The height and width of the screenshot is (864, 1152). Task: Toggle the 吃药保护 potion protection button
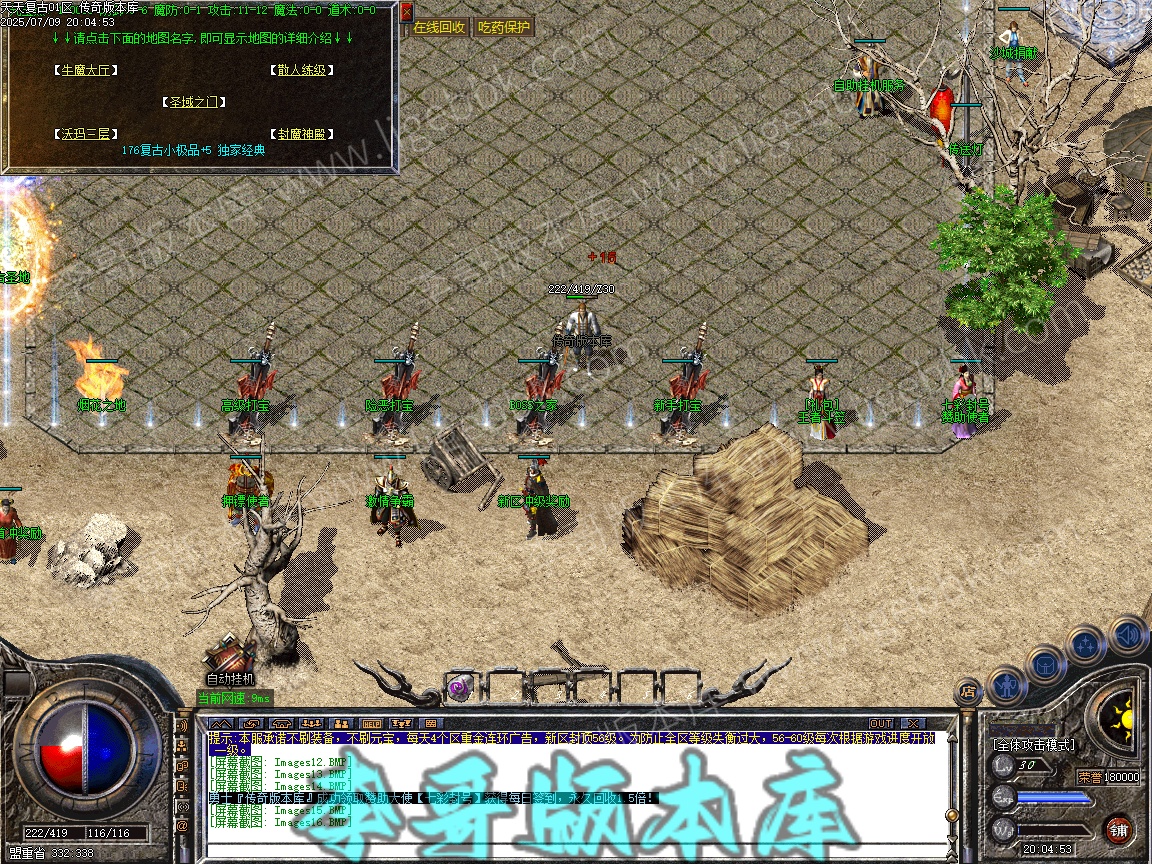point(503,28)
